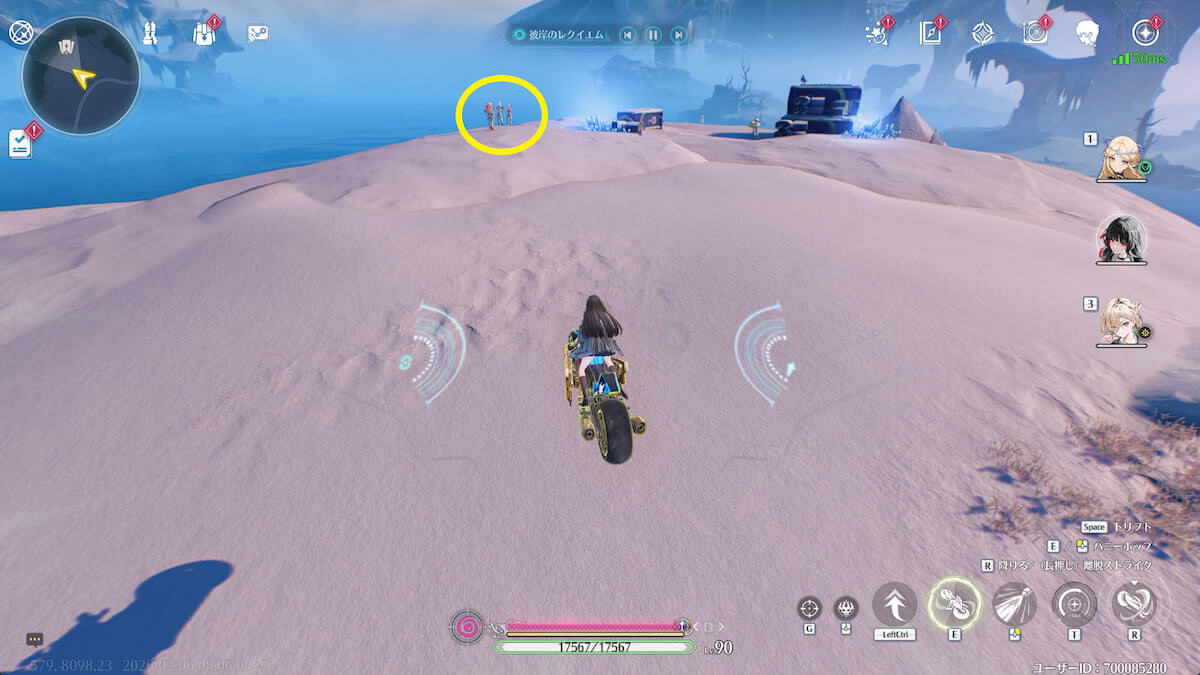Viewport: 1200px width, 675px height.
Task: Click the route map icon
Action: click(x=258, y=34)
